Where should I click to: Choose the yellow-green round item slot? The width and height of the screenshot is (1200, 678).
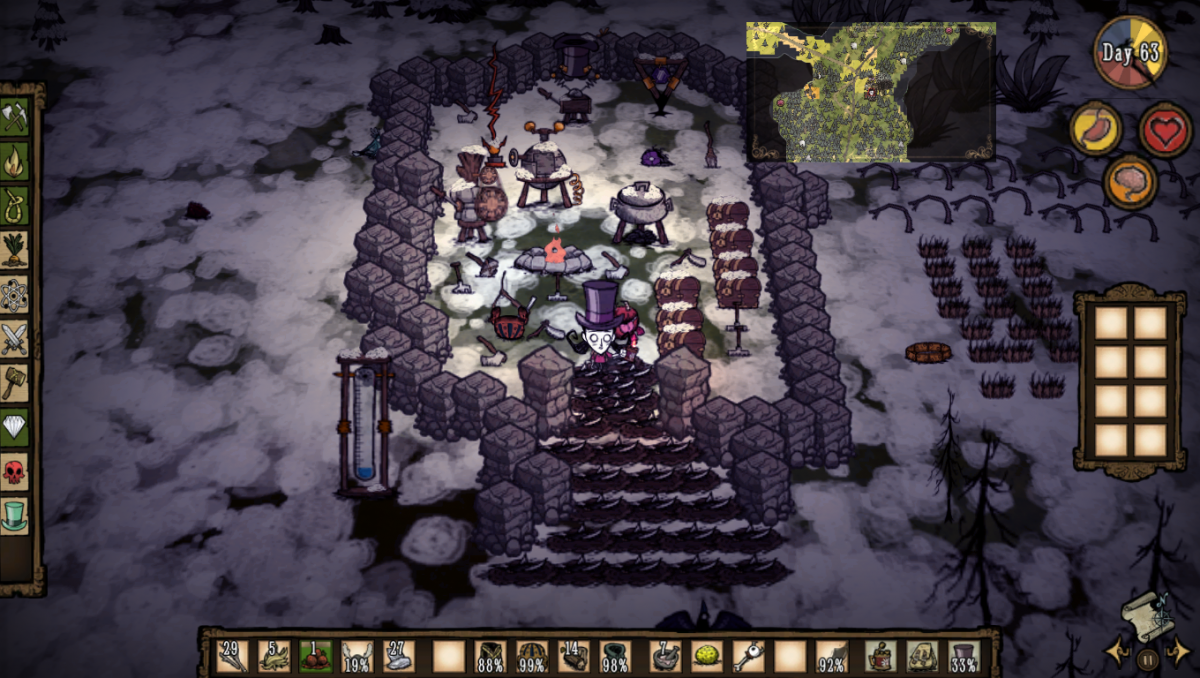[x=707, y=656]
